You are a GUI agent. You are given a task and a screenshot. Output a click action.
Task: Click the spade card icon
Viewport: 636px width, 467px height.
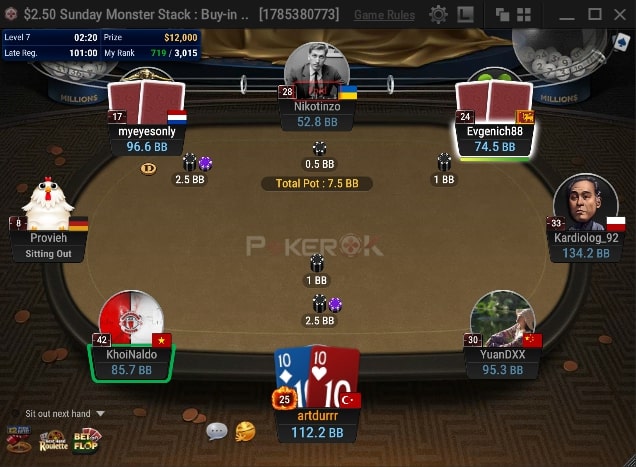pyautogui.click(x=621, y=42)
